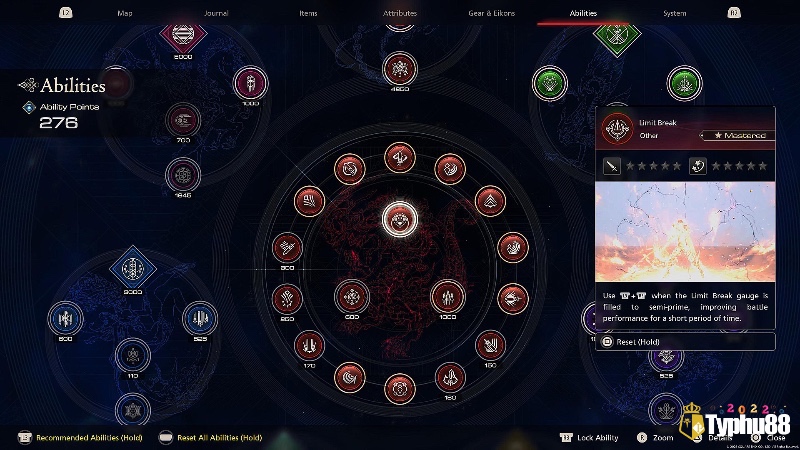Open the Journal tab
Viewport: 800px width, 450px height.
coord(216,13)
